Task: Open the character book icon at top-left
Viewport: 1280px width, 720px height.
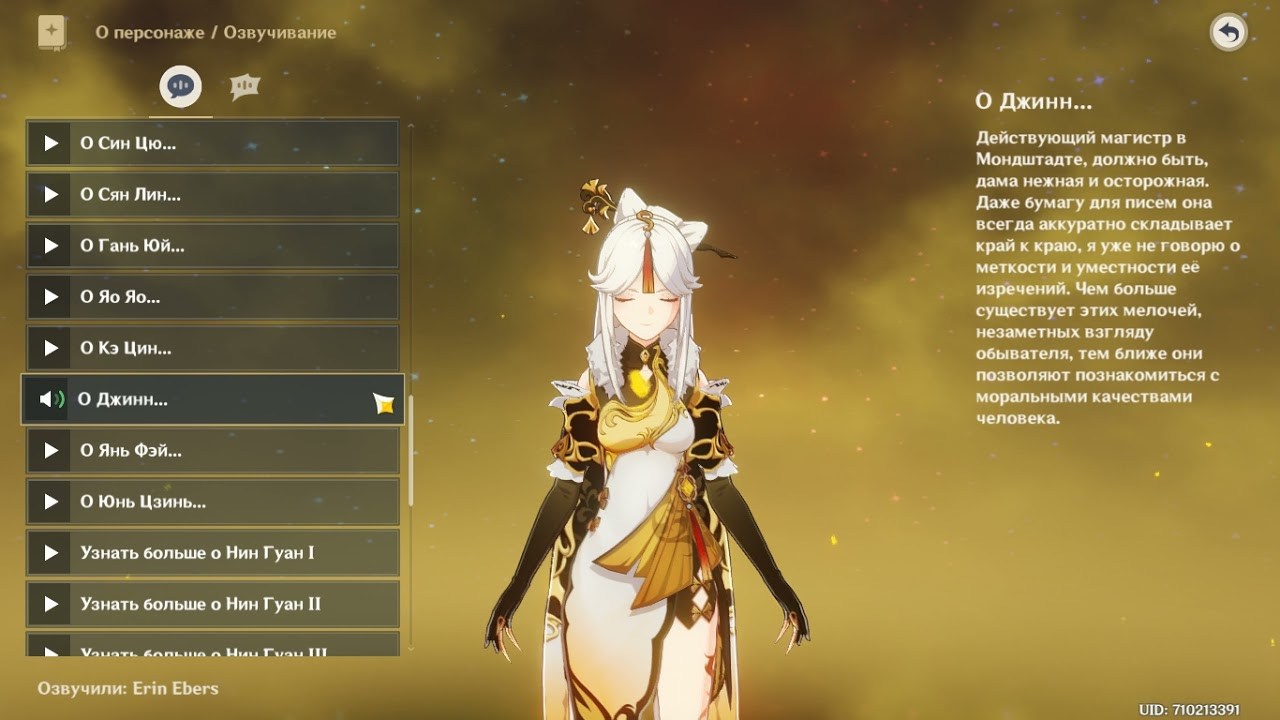Action: [x=51, y=32]
